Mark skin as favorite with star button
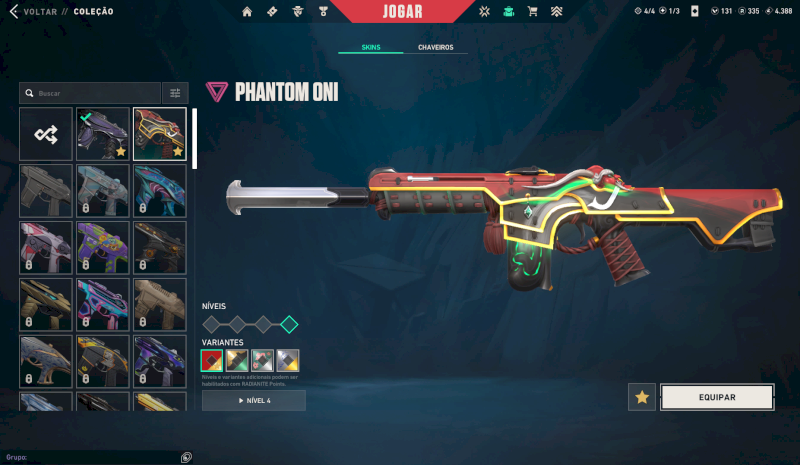The image size is (800, 465). tap(642, 397)
